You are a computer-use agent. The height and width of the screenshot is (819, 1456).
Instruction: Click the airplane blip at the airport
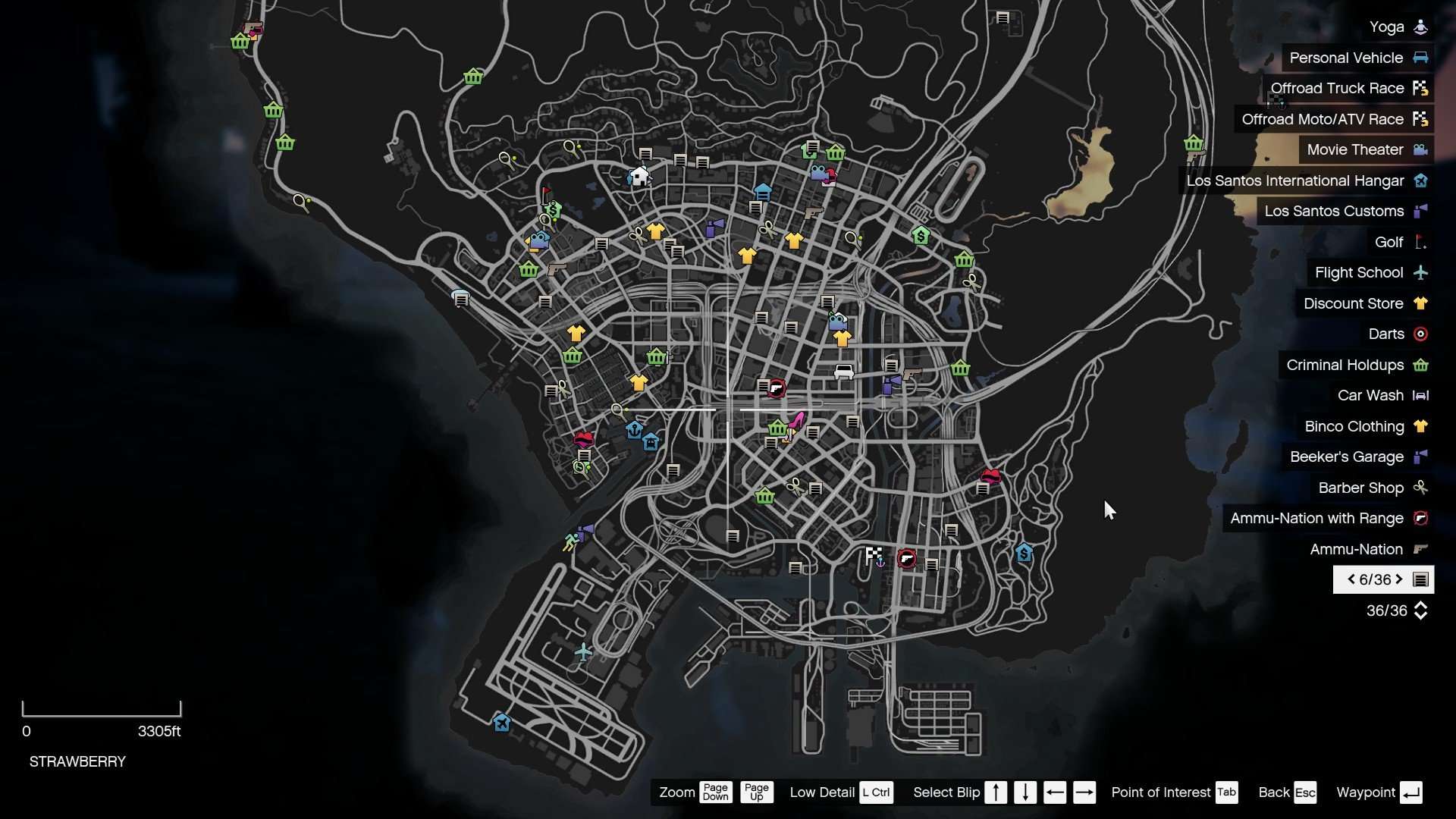click(x=582, y=651)
